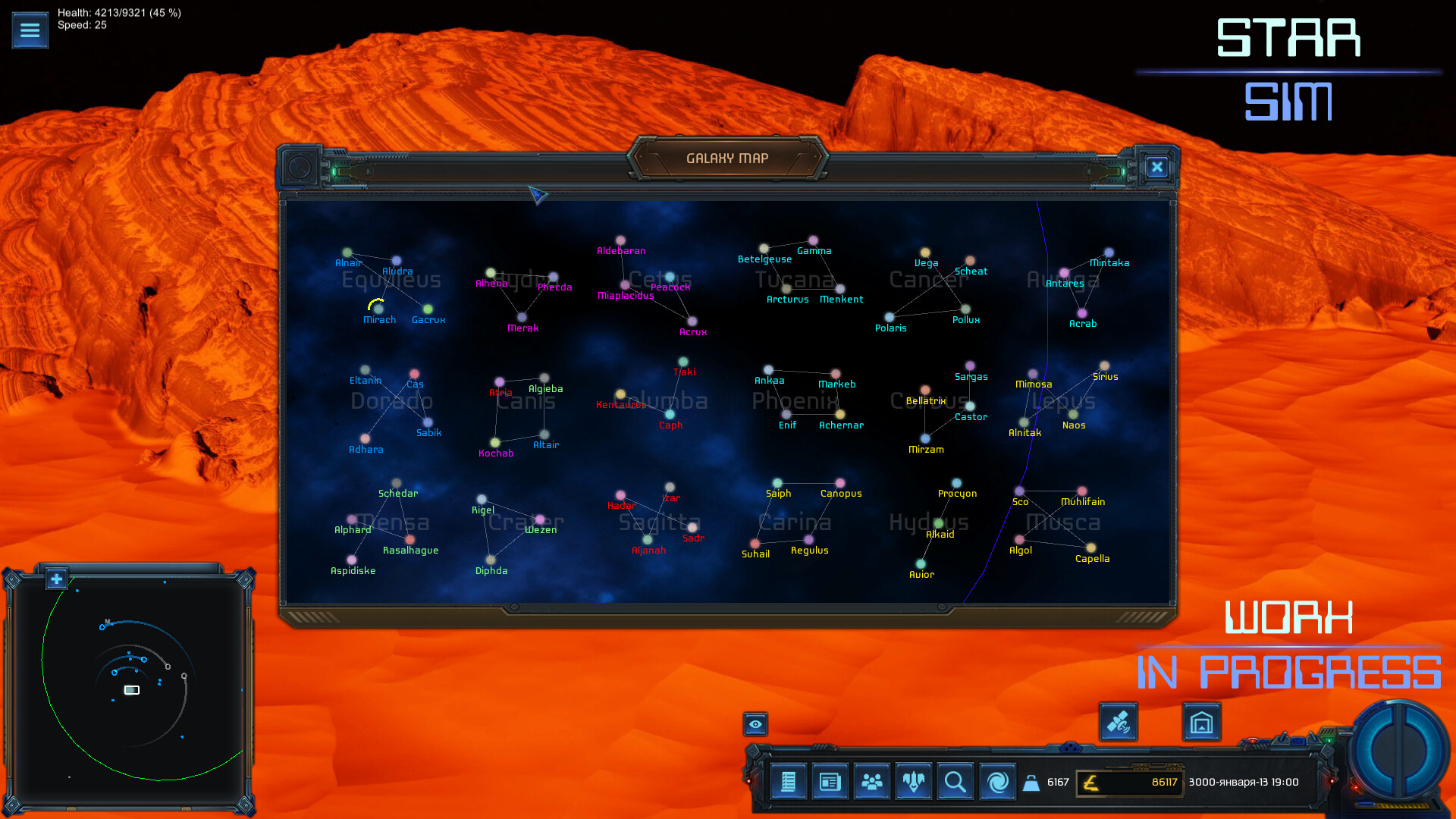This screenshot has width=1456, height=819.
Task: Select the Galaxy Map title tab
Action: tap(730, 157)
